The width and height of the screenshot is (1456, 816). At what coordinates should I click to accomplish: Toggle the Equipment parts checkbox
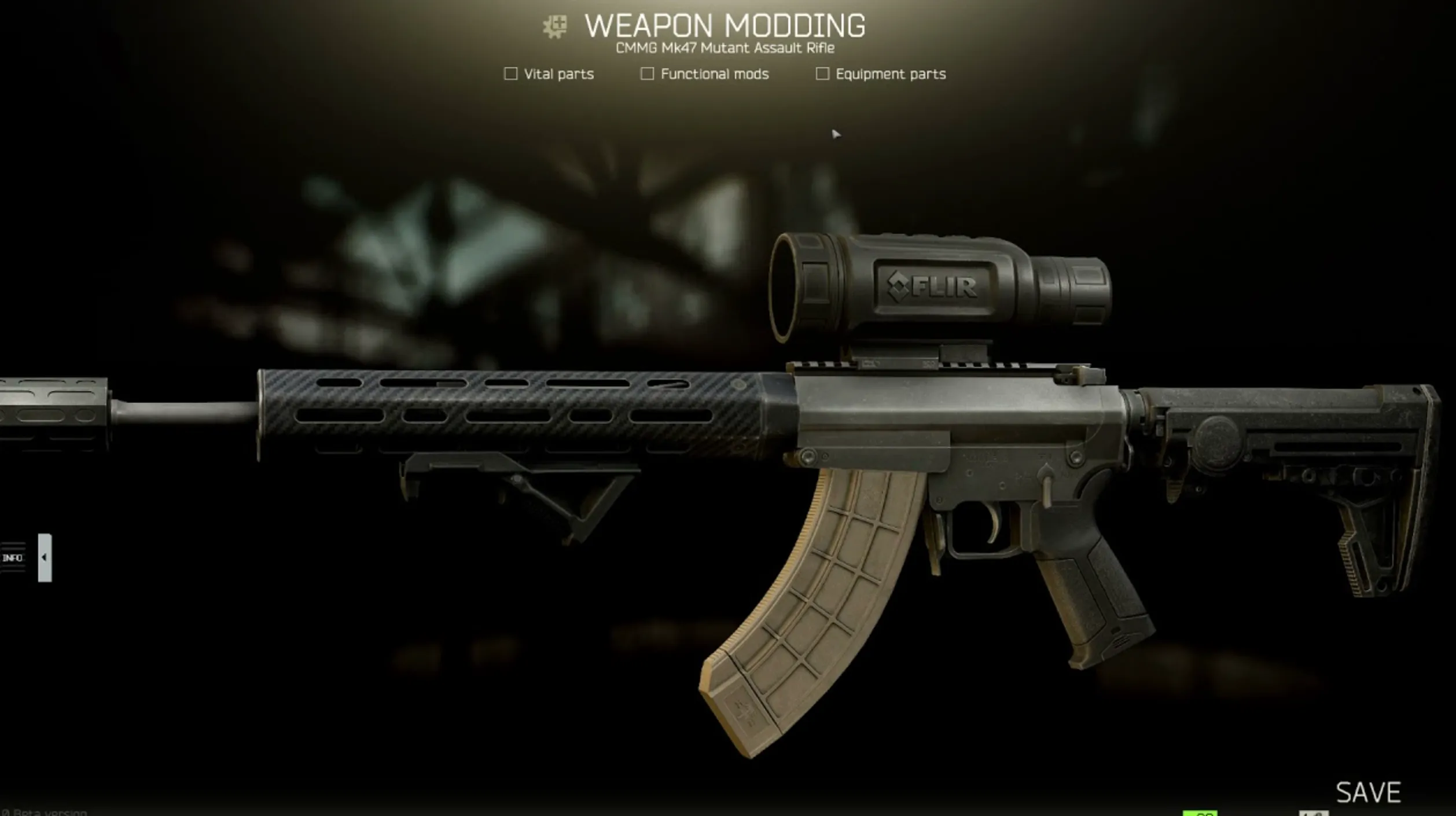(x=822, y=73)
